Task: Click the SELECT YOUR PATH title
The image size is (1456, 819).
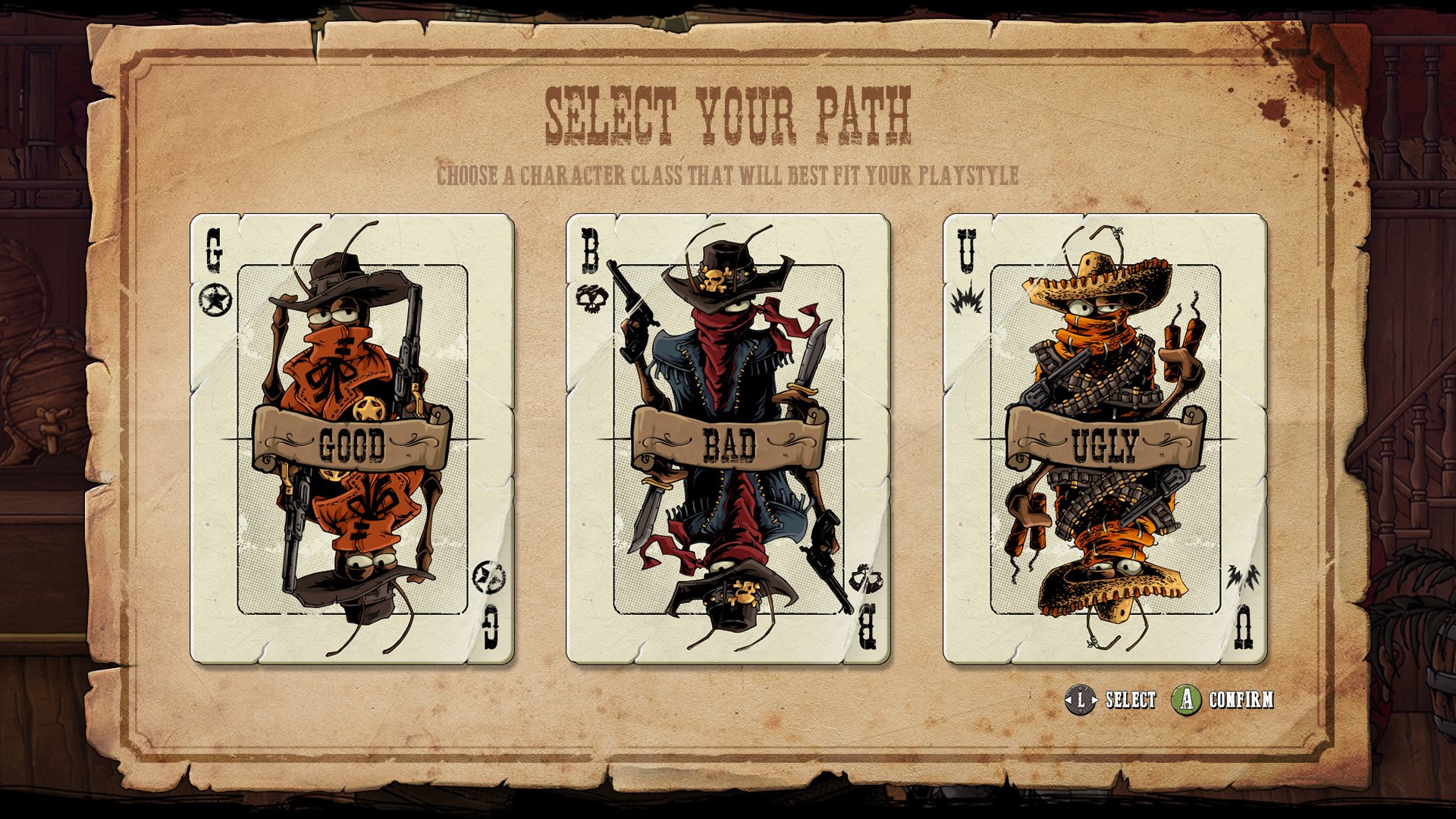Action: click(x=728, y=114)
